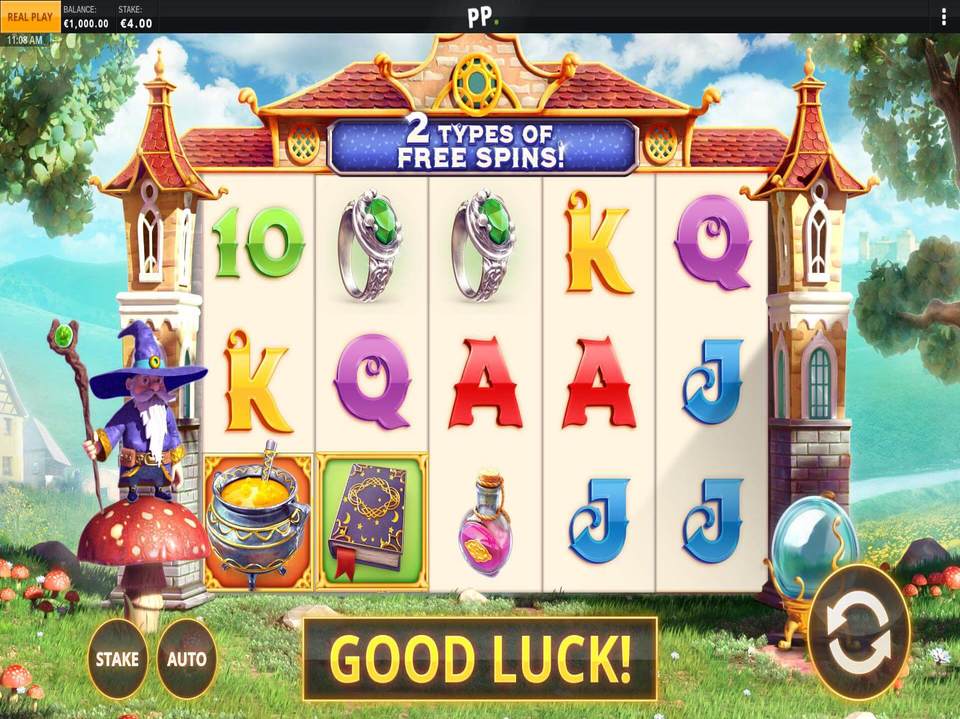Activate the AUTO spin button
The width and height of the screenshot is (960, 719).
[x=187, y=659]
